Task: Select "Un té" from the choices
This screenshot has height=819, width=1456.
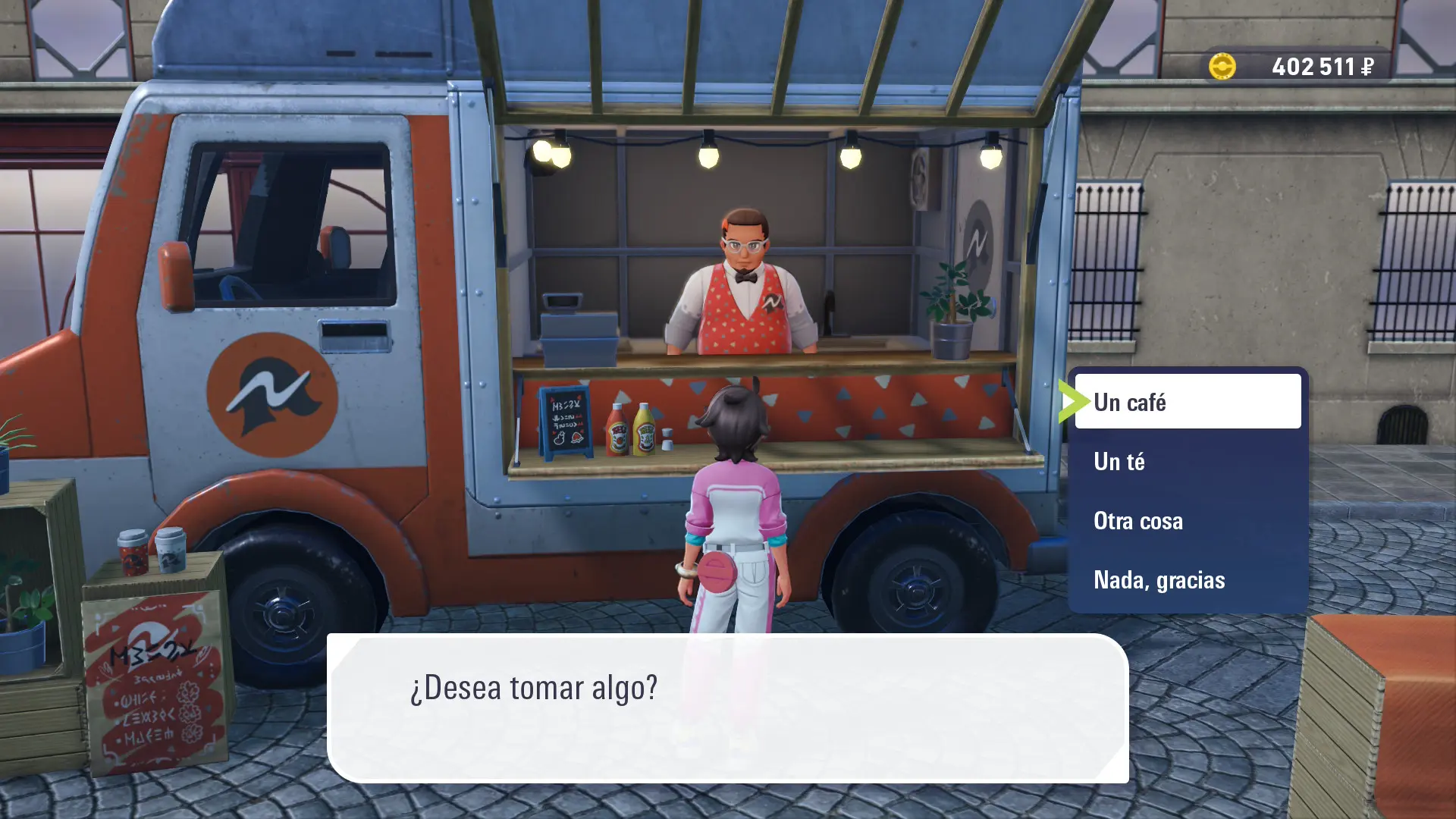Action: click(x=1187, y=461)
